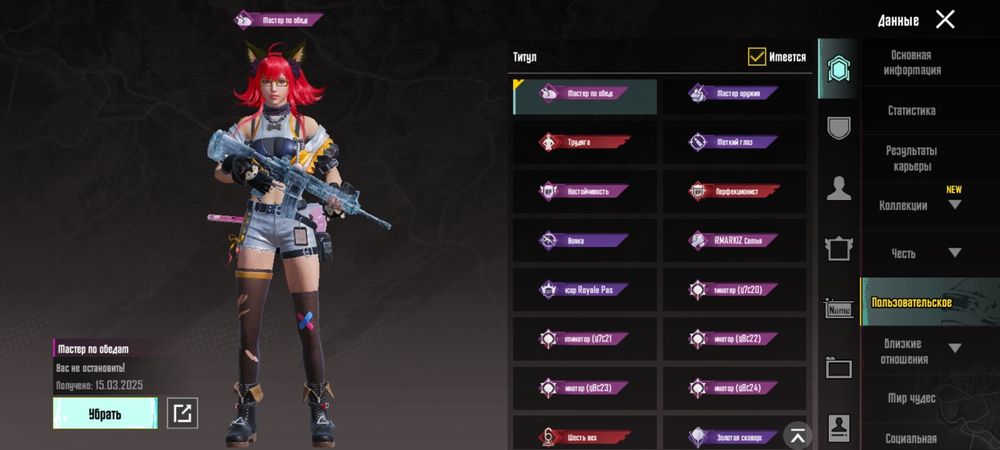Click the scroll-to-top double arrow button
Screen dimensions: 1000x450
797,433
